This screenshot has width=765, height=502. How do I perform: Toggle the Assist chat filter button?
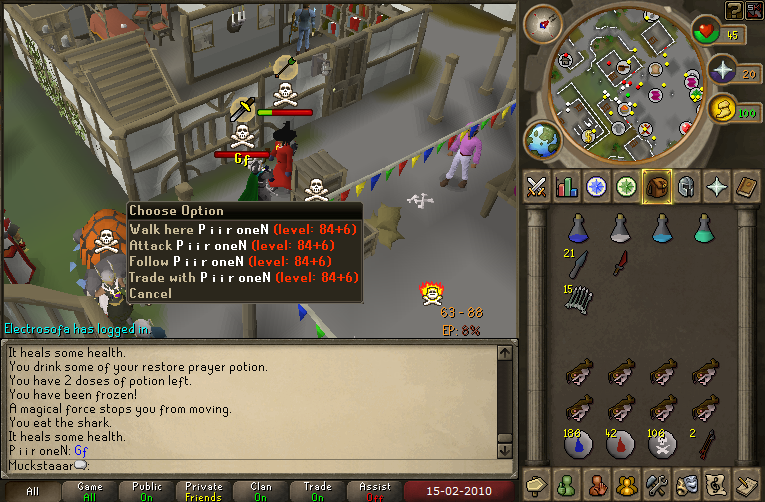coord(374,490)
